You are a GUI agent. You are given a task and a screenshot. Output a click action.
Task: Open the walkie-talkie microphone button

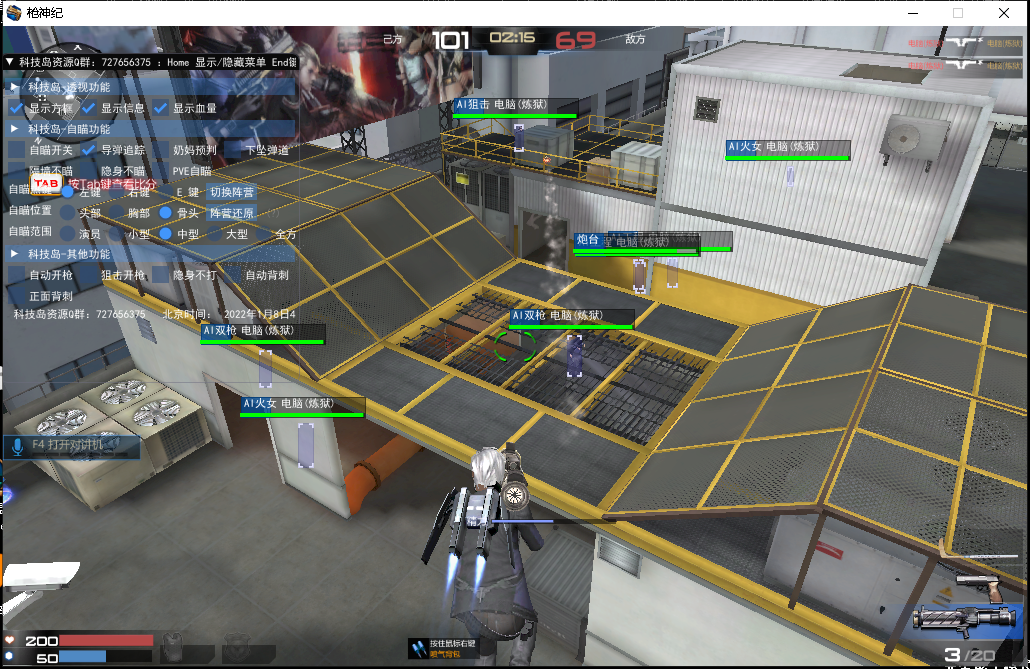pyautogui.click(x=17, y=445)
